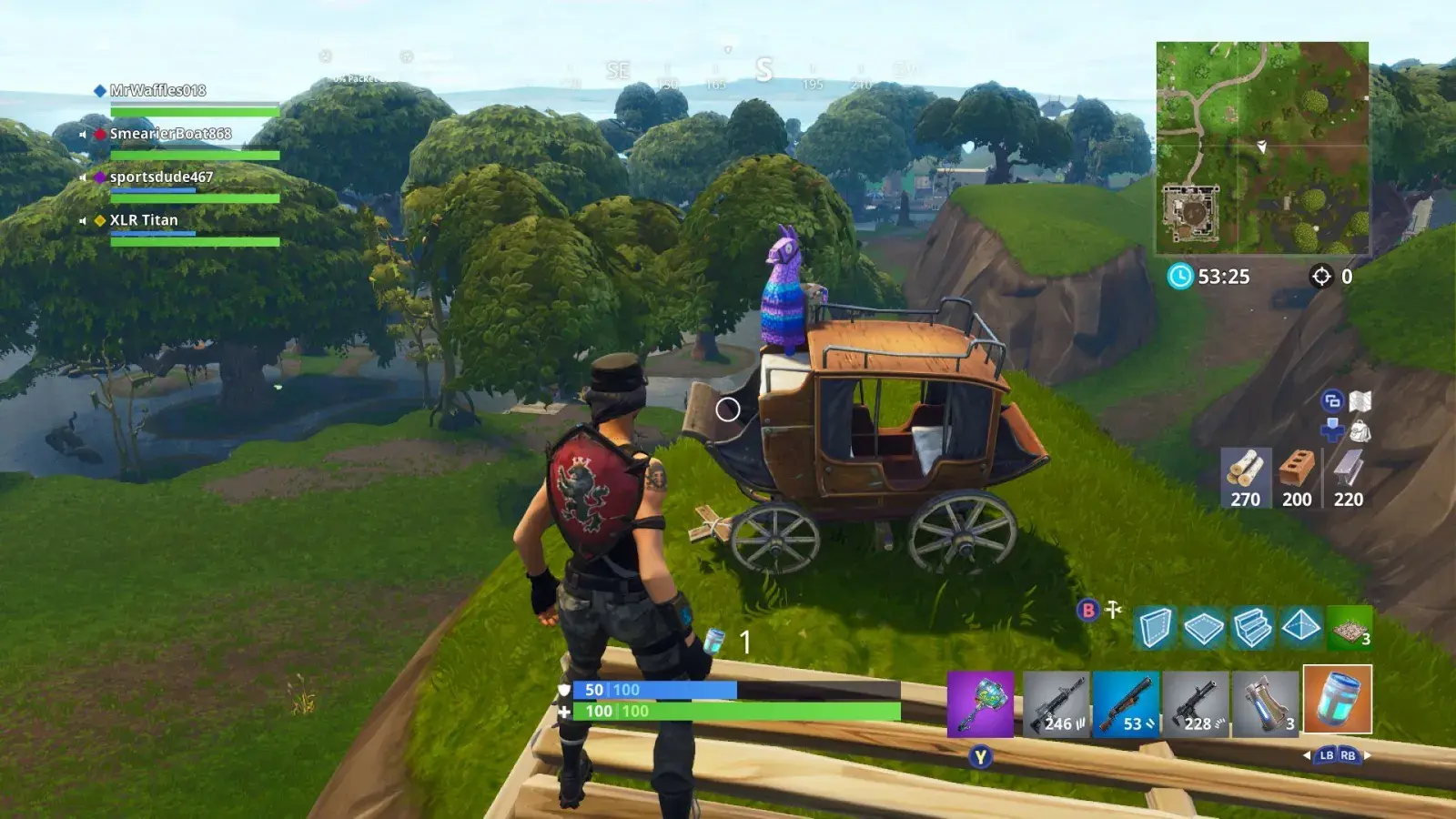Open the backpack inventory icon
Viewport: 1456px width, 819px height.
point(1360,432)
